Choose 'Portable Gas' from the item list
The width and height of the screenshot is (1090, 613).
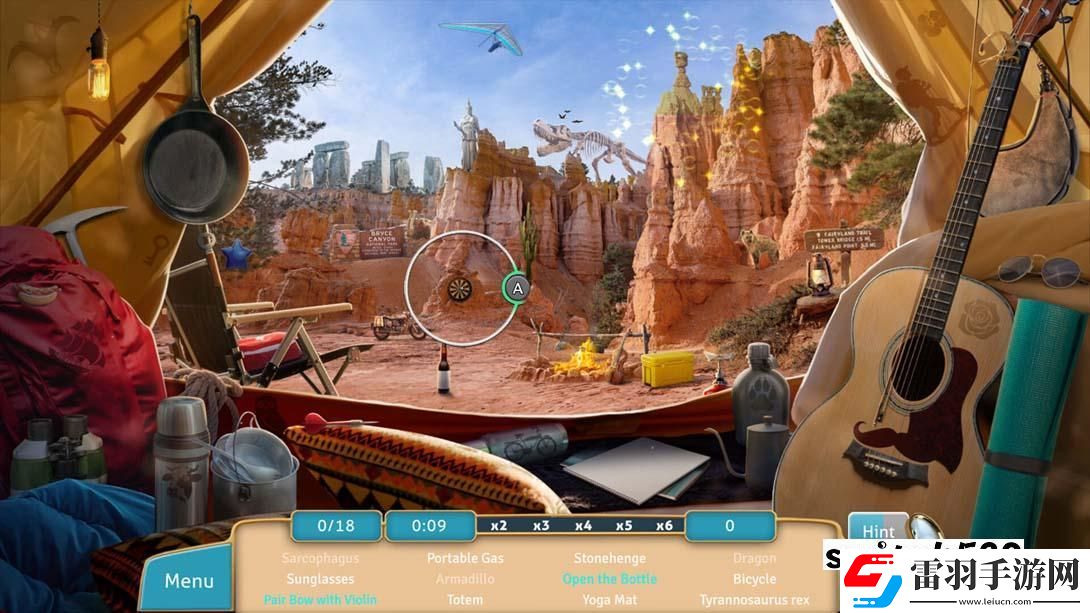[465, 558]
